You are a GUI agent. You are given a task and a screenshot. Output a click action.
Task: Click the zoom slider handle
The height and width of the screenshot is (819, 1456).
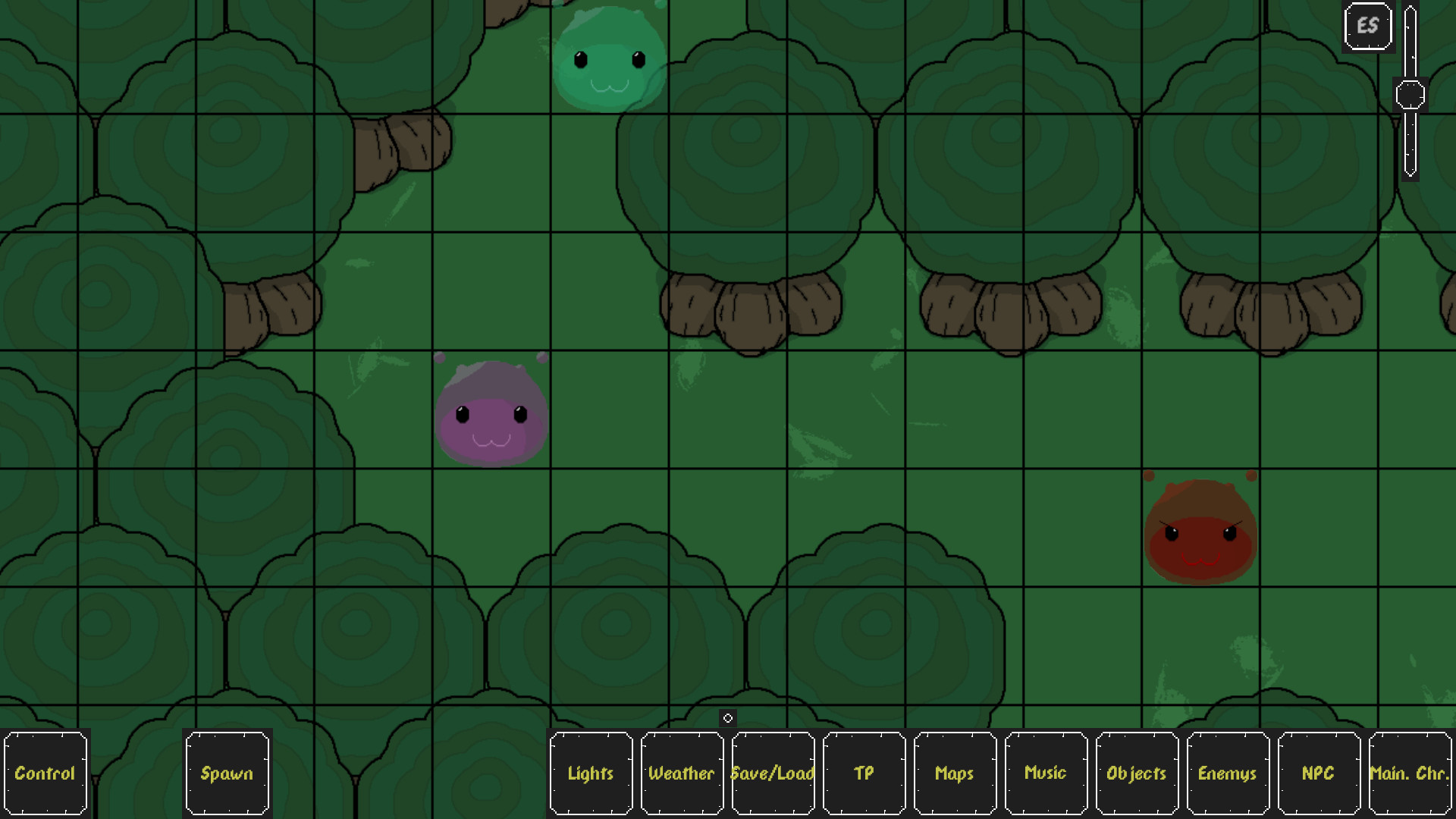(1409, 94)
